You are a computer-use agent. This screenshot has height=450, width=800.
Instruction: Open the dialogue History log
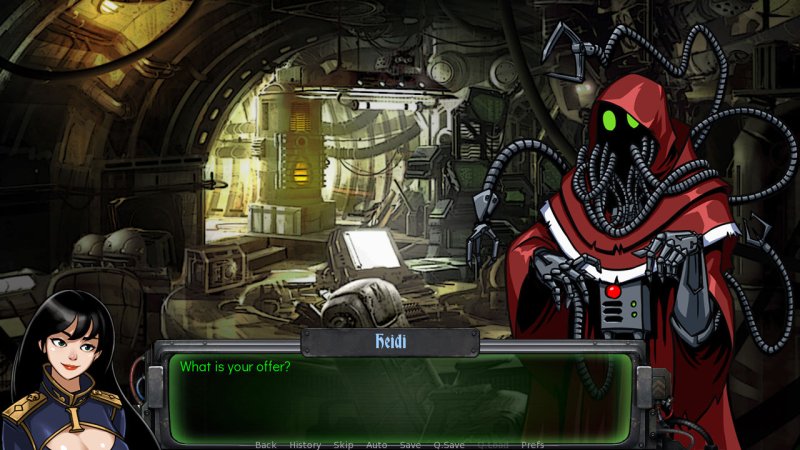305,444
